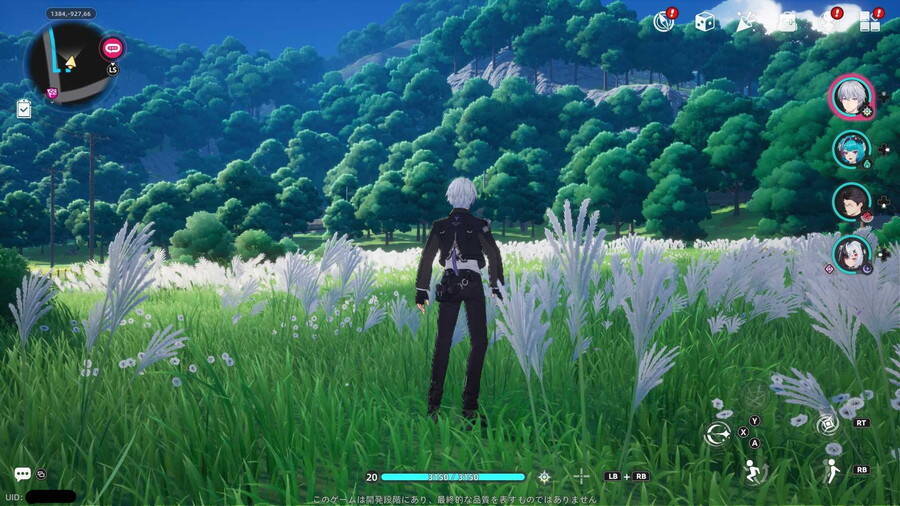Open the party popper events icon

point(746,21)
